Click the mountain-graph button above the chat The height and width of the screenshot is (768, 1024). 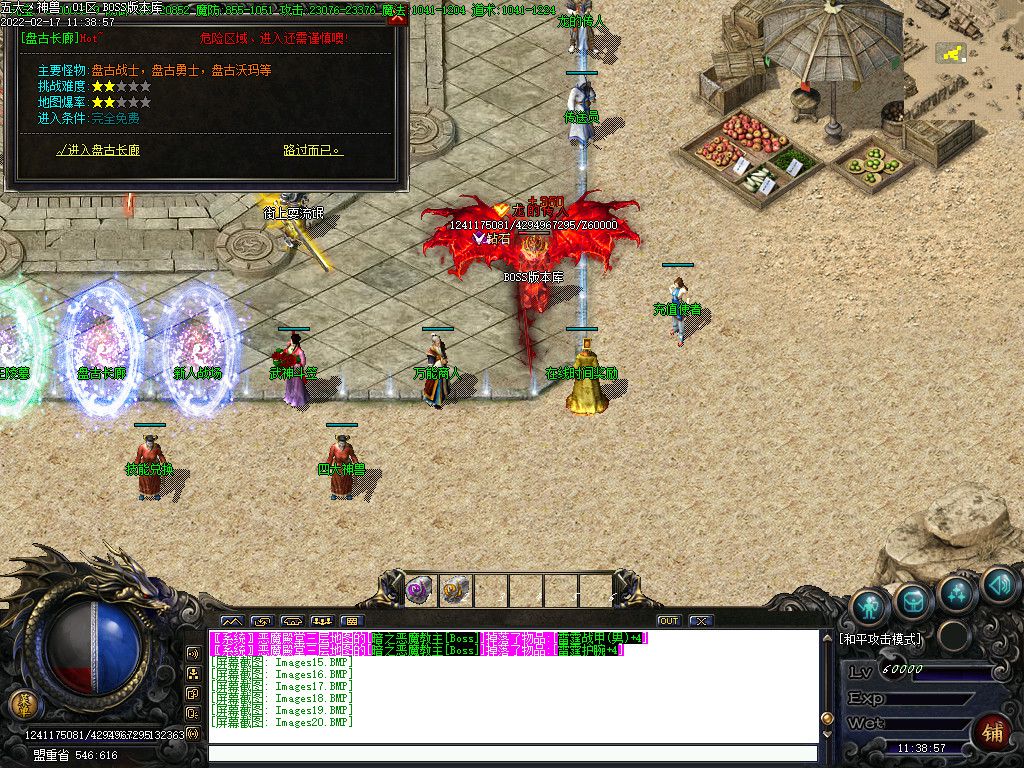coord(231,621)
